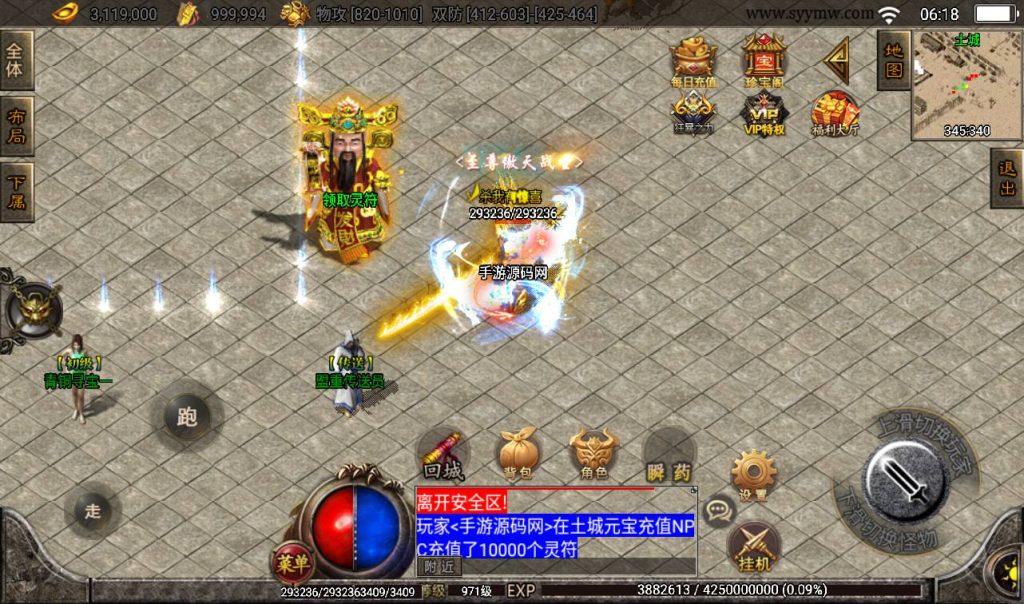This screenshot has width=1024, height=604.
Task: Click the 退出 exit button
Action: [1007, 178]
